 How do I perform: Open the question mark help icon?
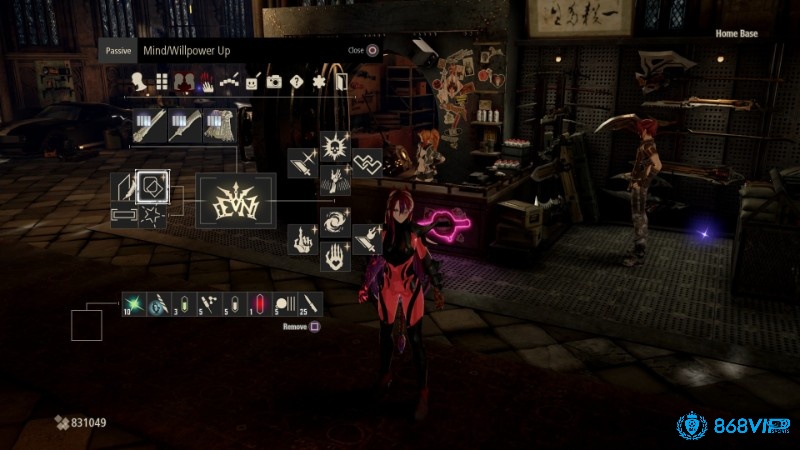pyautogui.click(x=296, y=82)
